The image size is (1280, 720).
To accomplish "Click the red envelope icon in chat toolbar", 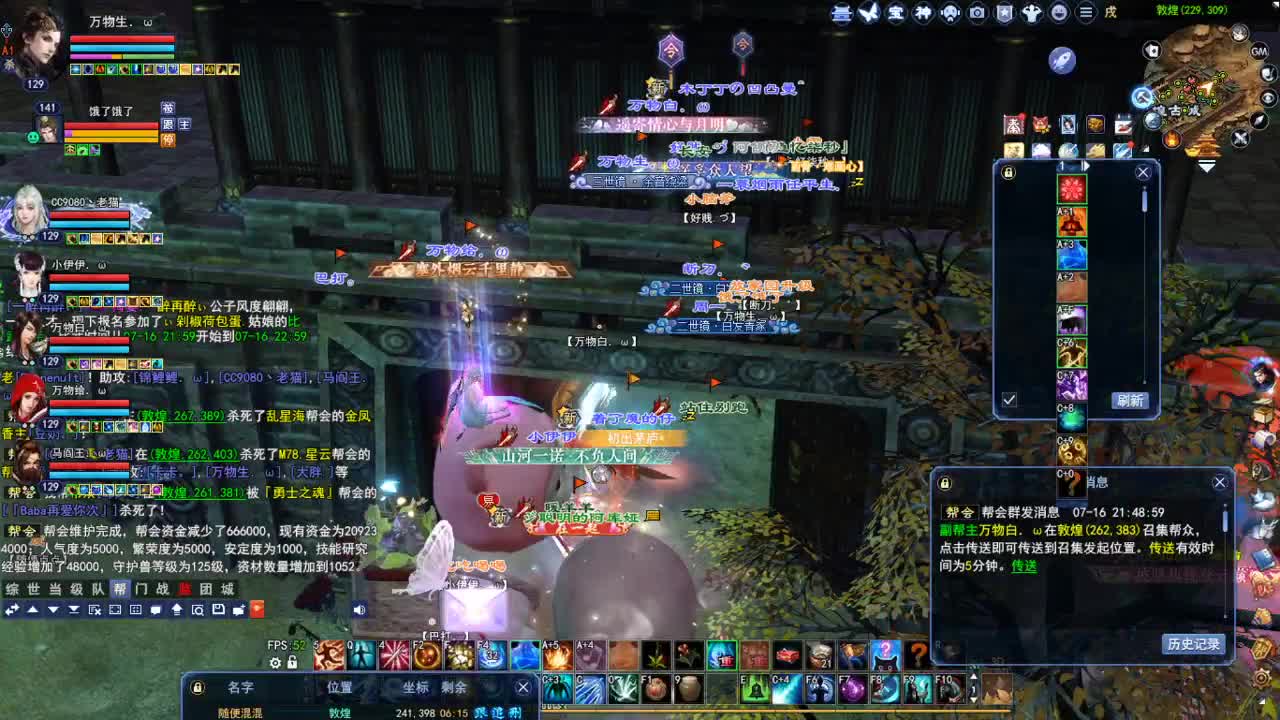I will pyautogui.click(x=258, y=610).
